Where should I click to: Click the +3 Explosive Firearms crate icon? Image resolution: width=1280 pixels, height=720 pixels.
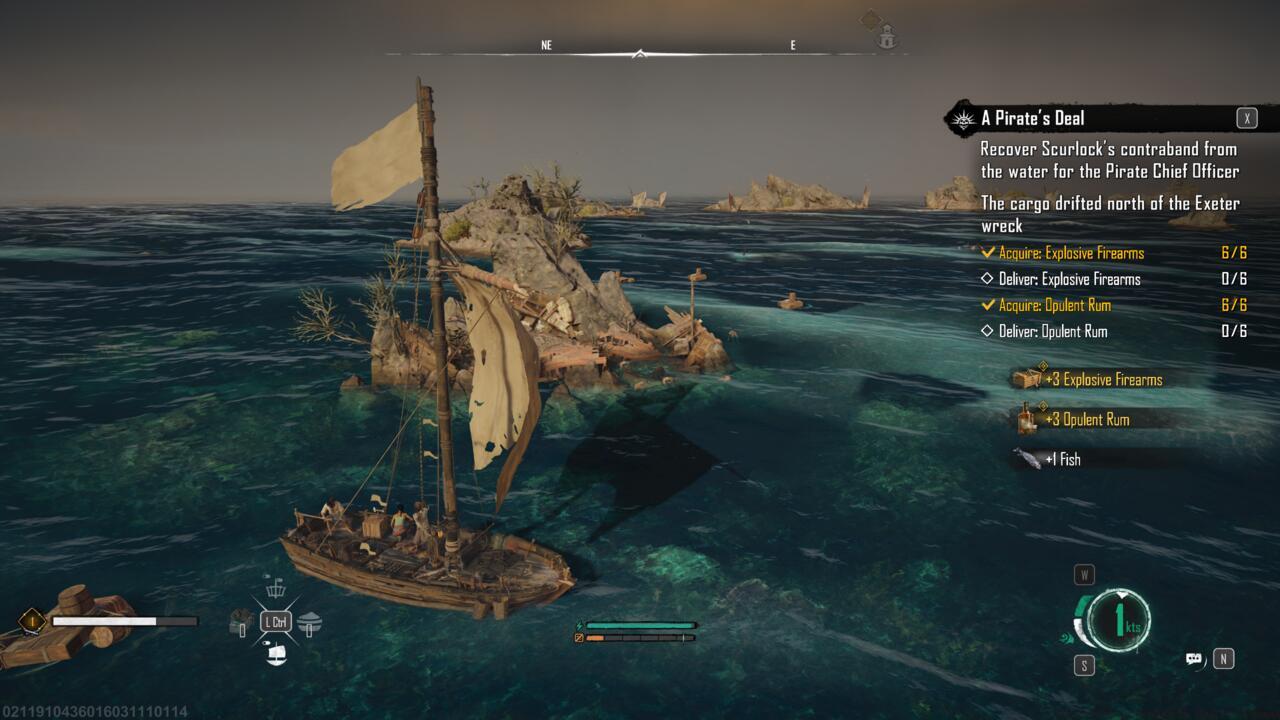click(1028, 379)
